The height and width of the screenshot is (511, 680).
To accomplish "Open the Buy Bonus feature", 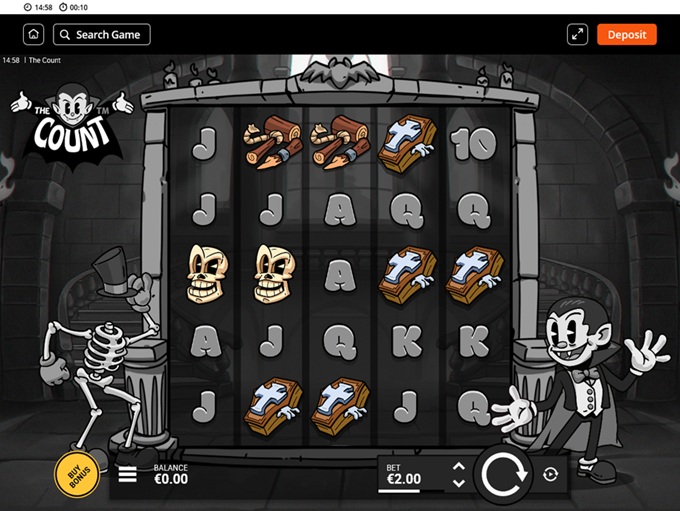I will coord(77,476).
